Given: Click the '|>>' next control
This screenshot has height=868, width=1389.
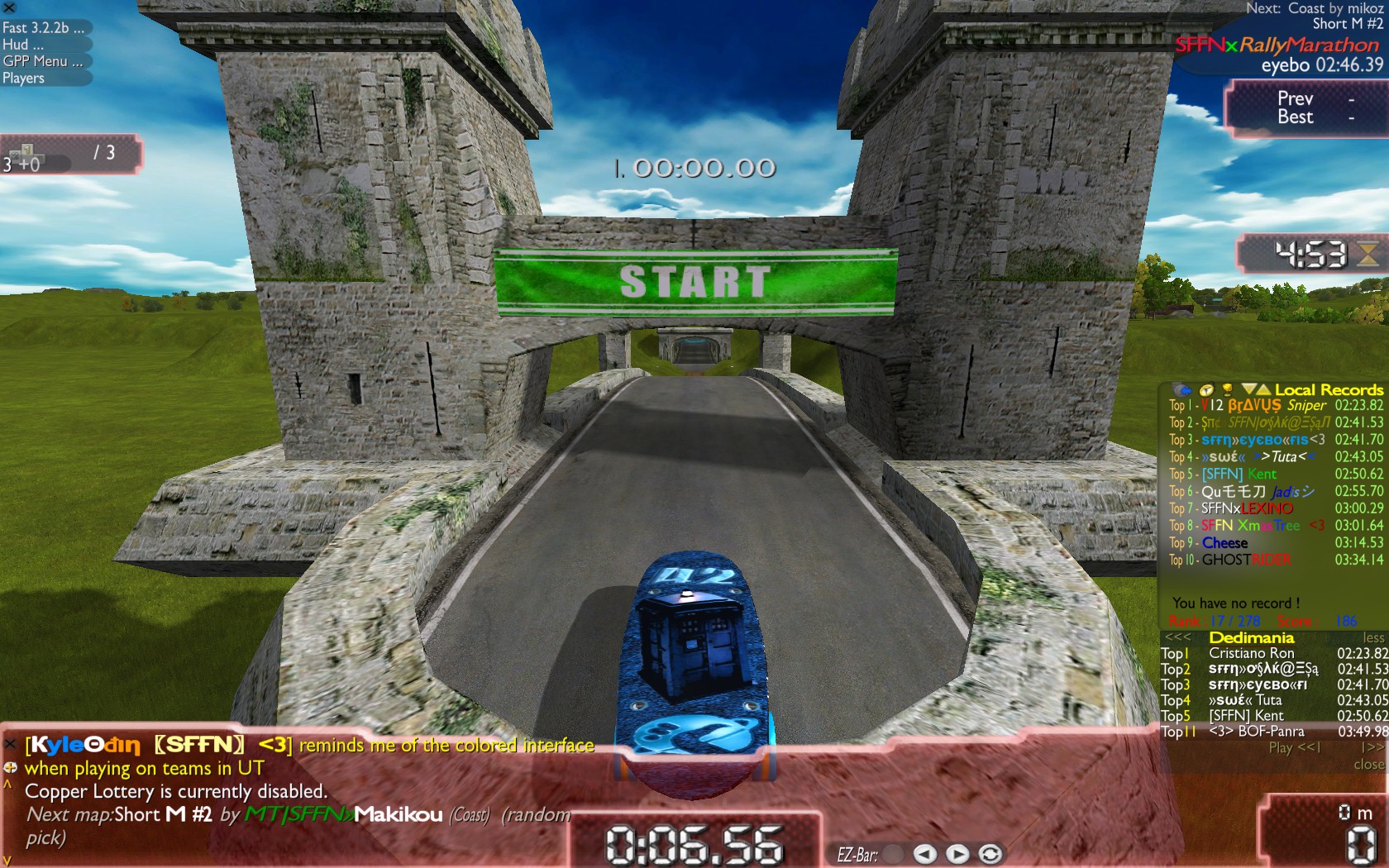Looking at the screenshot, I should click(1372, 747).
